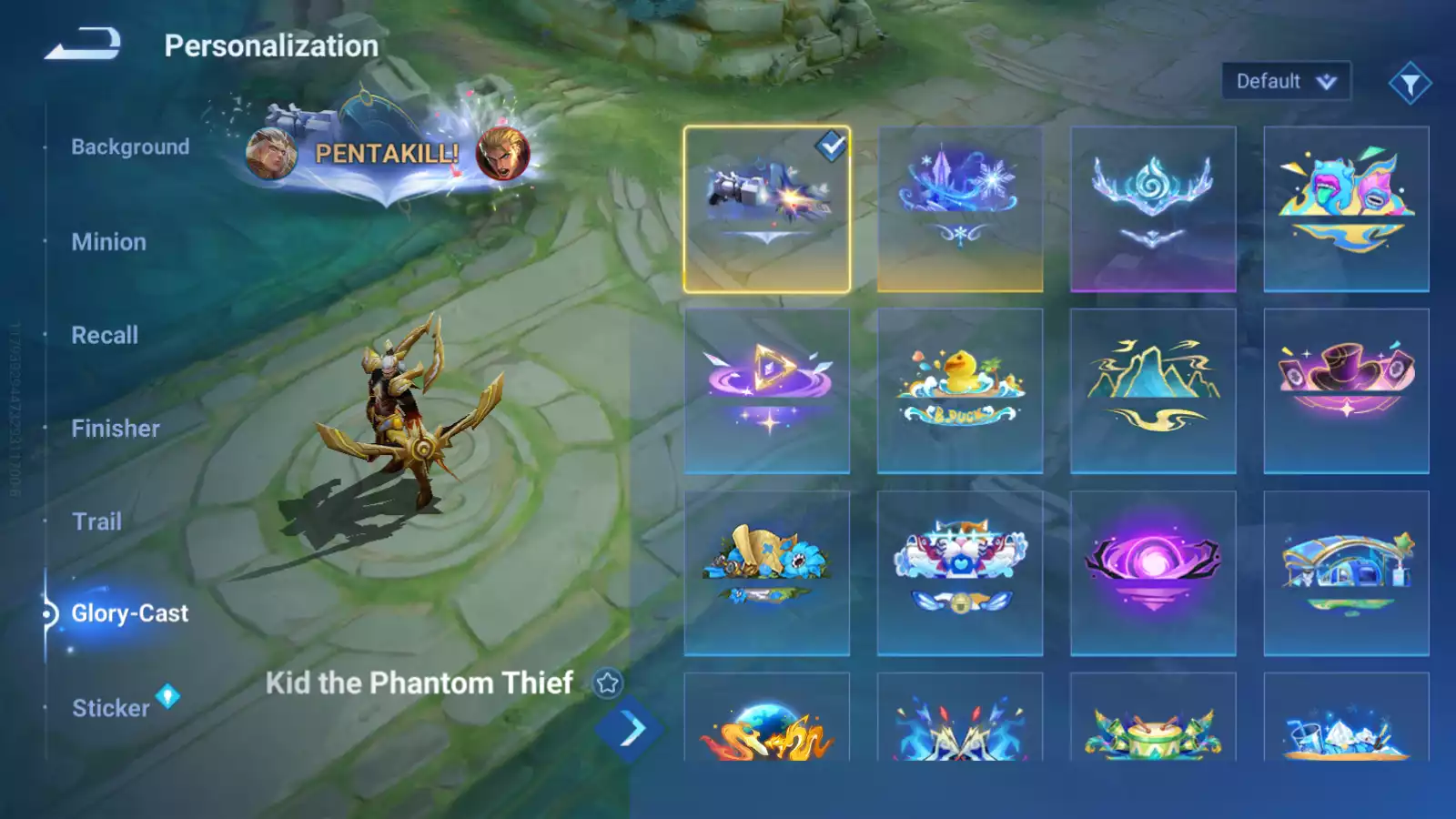Select the equipped cannon glory-cast tile
Image resolution: width=1456 pixels, height=819 pixels.
[767, 209]
